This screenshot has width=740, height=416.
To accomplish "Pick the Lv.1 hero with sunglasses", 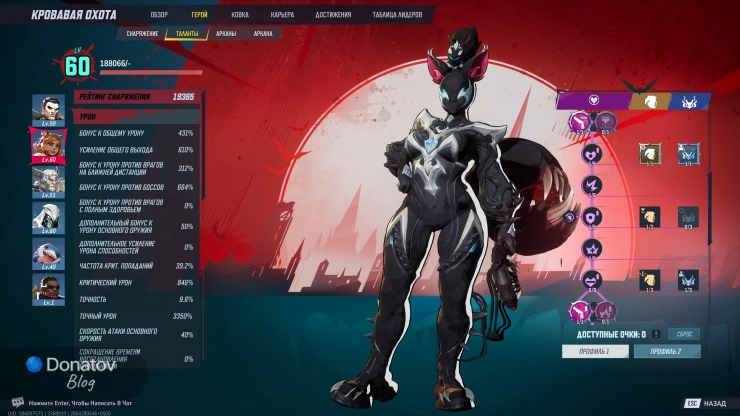I will 47,287.
